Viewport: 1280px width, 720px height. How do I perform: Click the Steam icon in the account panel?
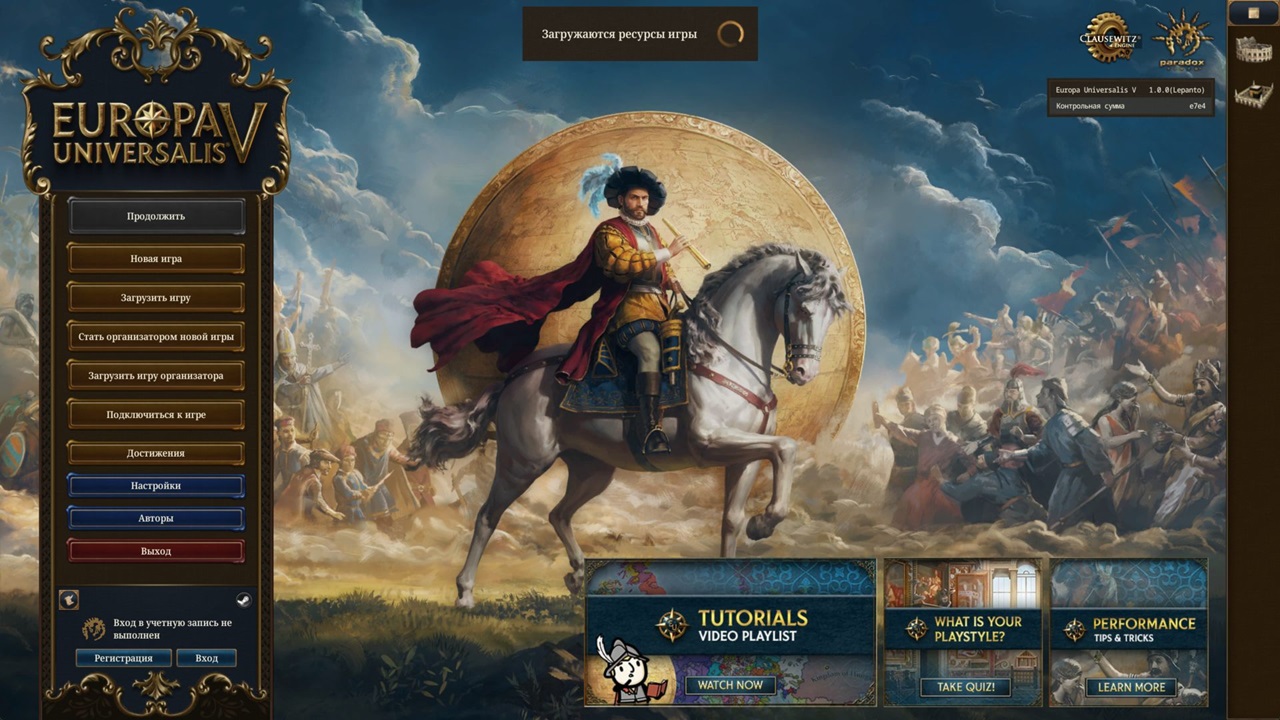pos(243,599)
